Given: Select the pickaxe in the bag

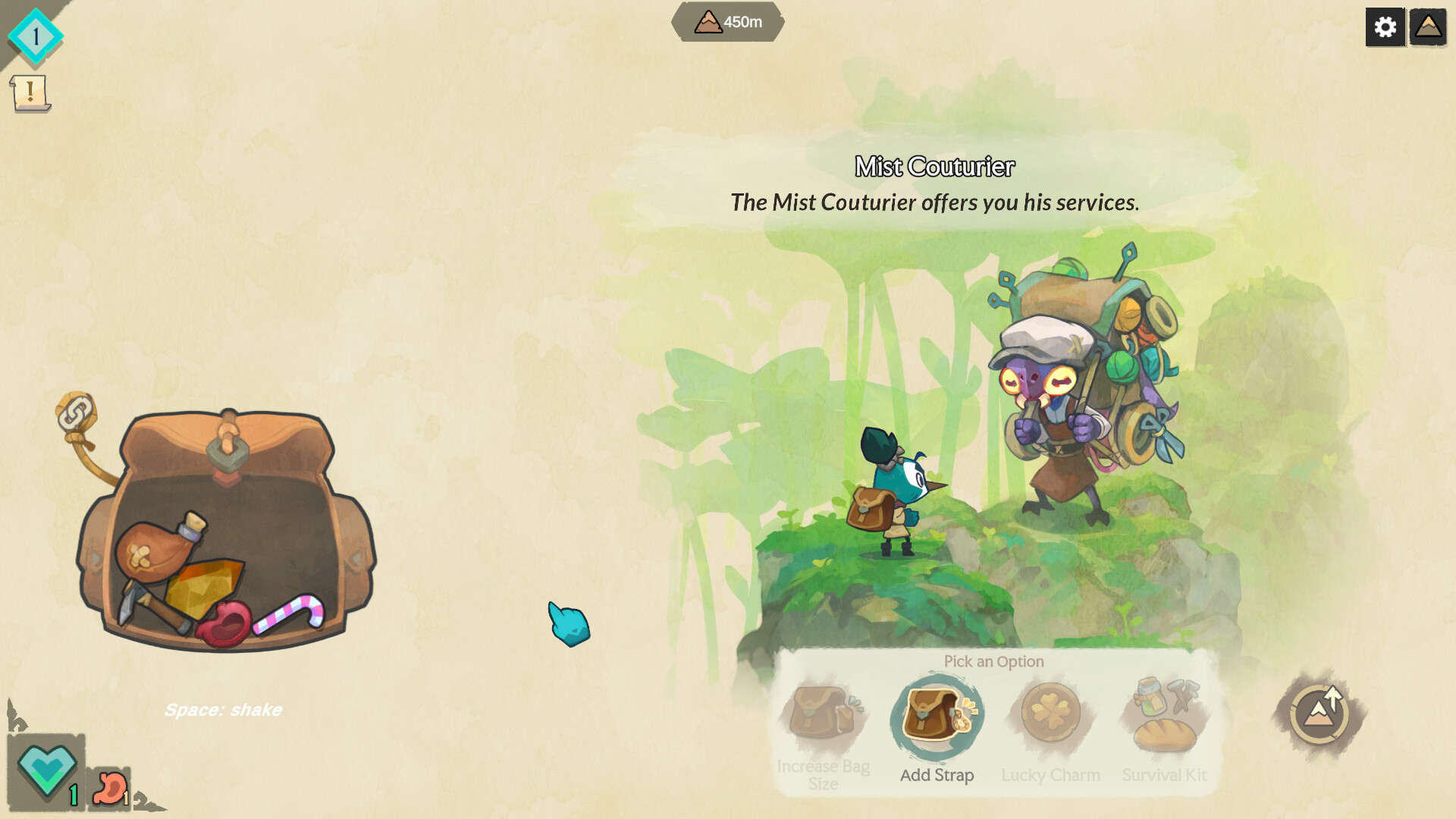Looking at the screenshot, I should 146,604.
